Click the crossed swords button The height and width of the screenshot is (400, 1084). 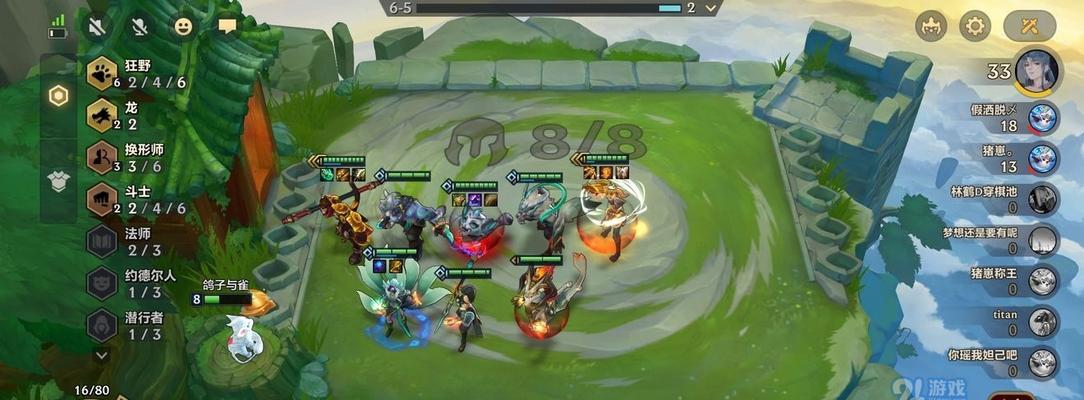[1030, 27]
